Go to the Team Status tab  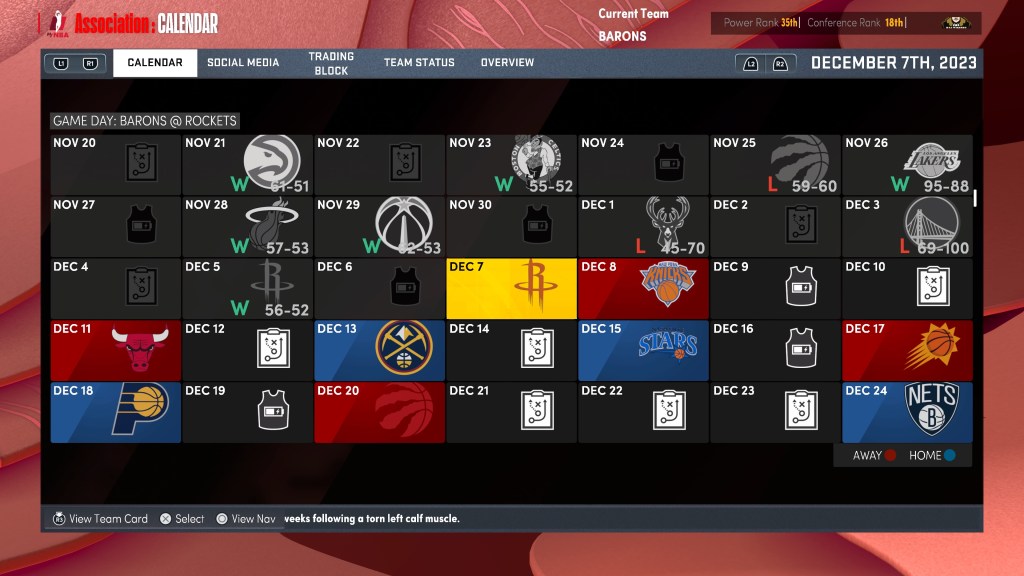tap(419, 63)
